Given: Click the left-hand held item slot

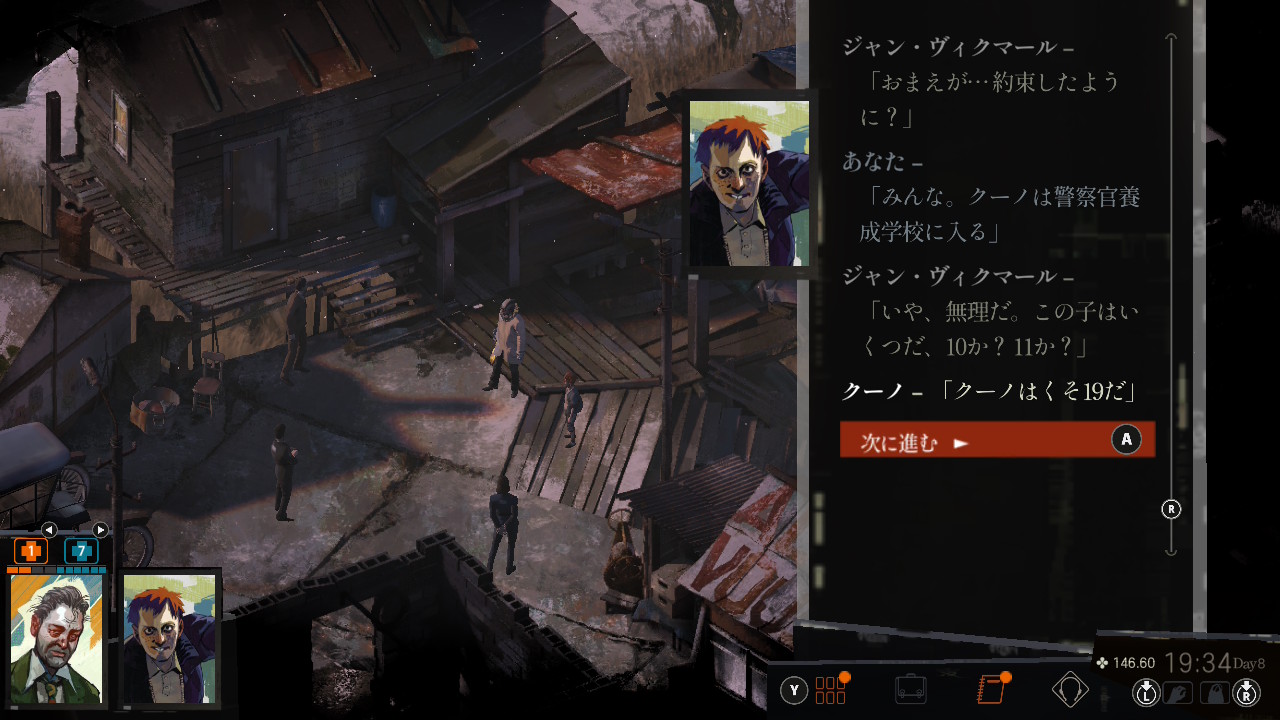Looking at the screenshot, I should coord(1177,692).
